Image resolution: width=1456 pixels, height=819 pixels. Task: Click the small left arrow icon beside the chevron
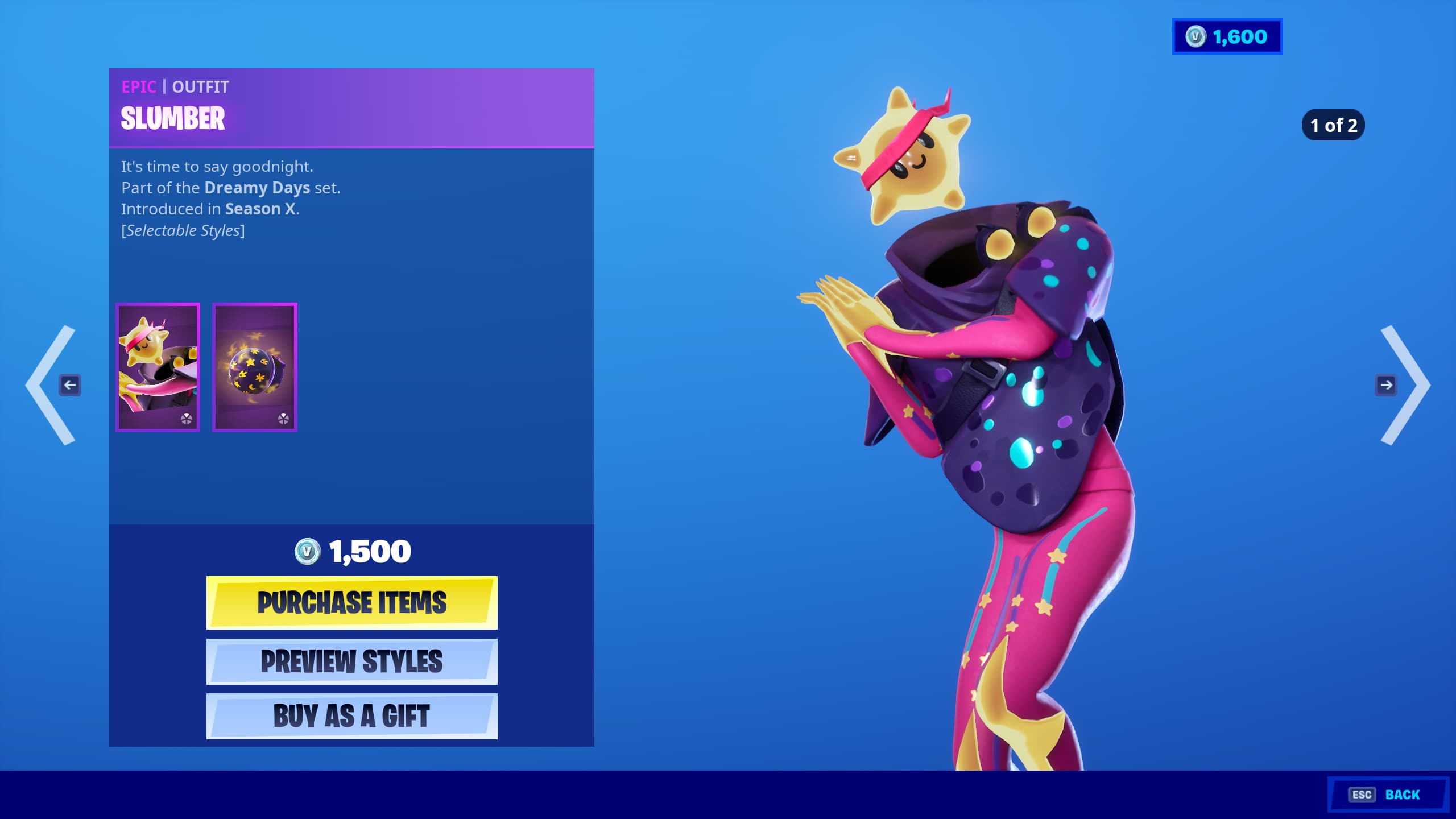pos(71,385)
